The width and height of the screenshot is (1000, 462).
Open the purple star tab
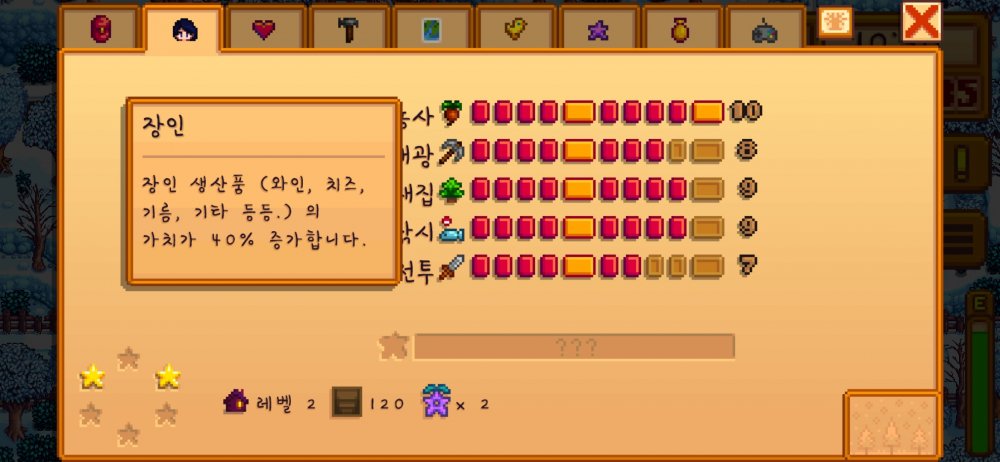[597, 30]
